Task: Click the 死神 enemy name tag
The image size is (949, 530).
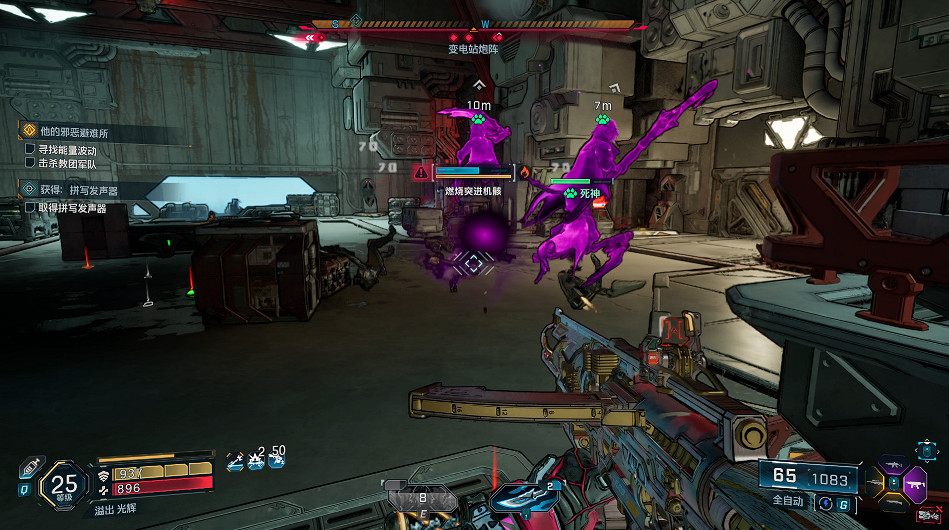Action: (x=588, y=192)
